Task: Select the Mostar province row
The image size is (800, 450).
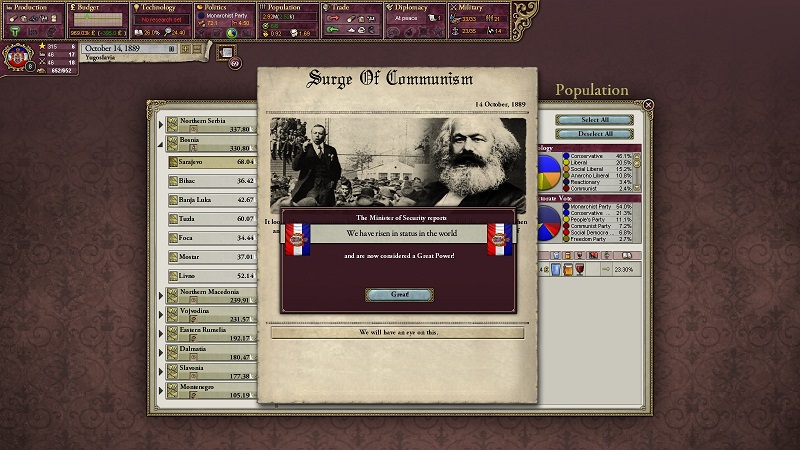Action: click(212, 256)
